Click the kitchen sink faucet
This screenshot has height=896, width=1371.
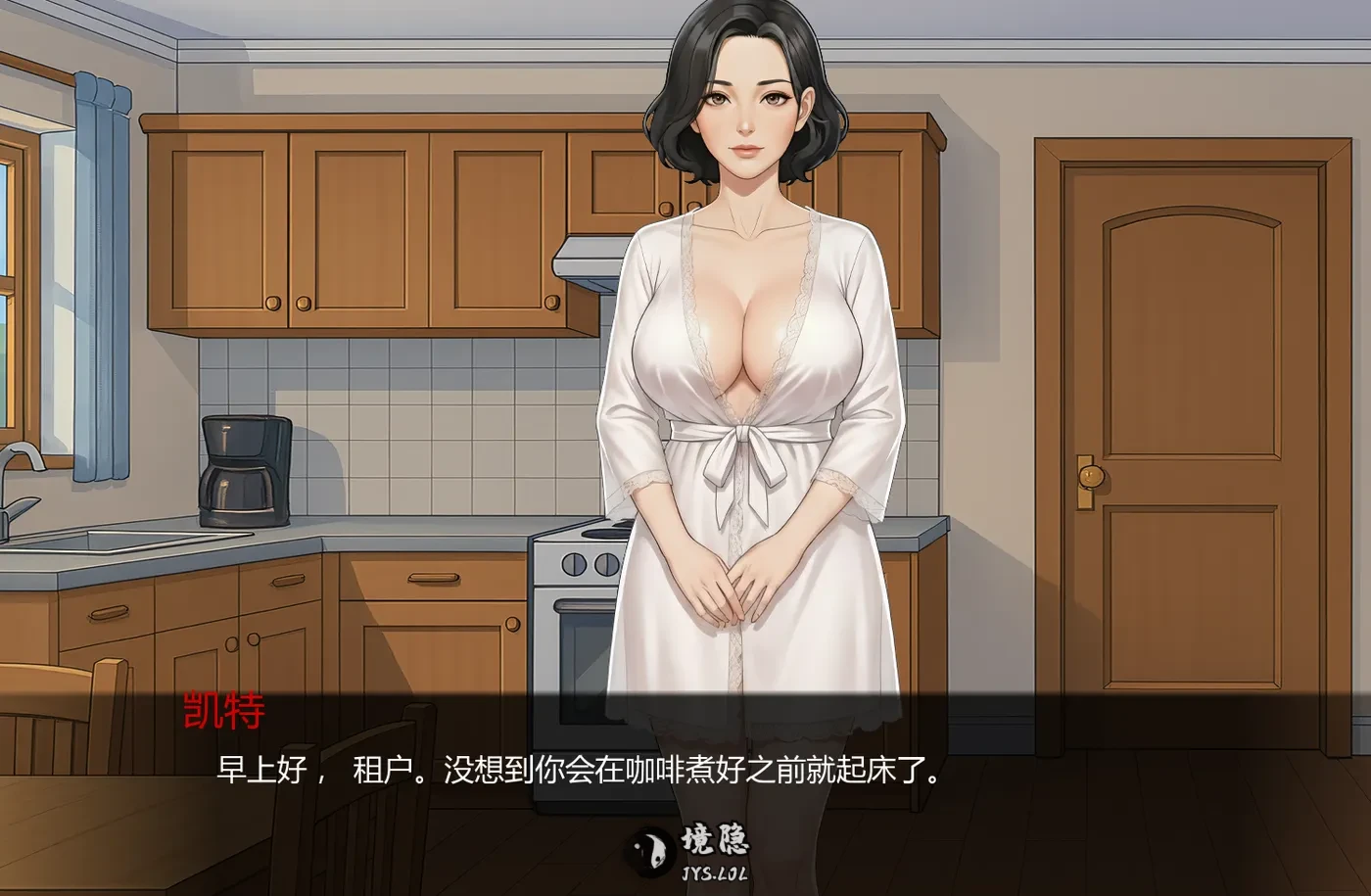tap(24, 470)
